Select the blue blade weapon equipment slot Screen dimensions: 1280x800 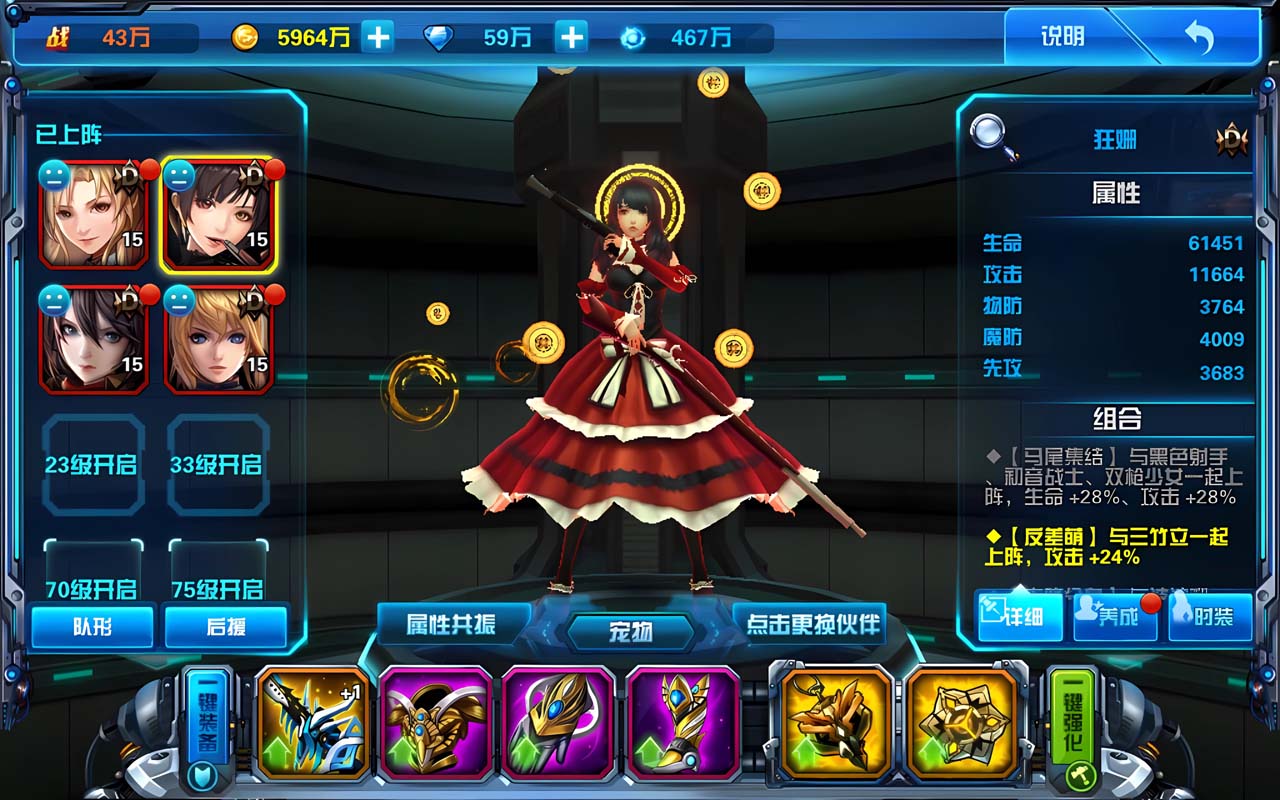click(x=313, y=723)
